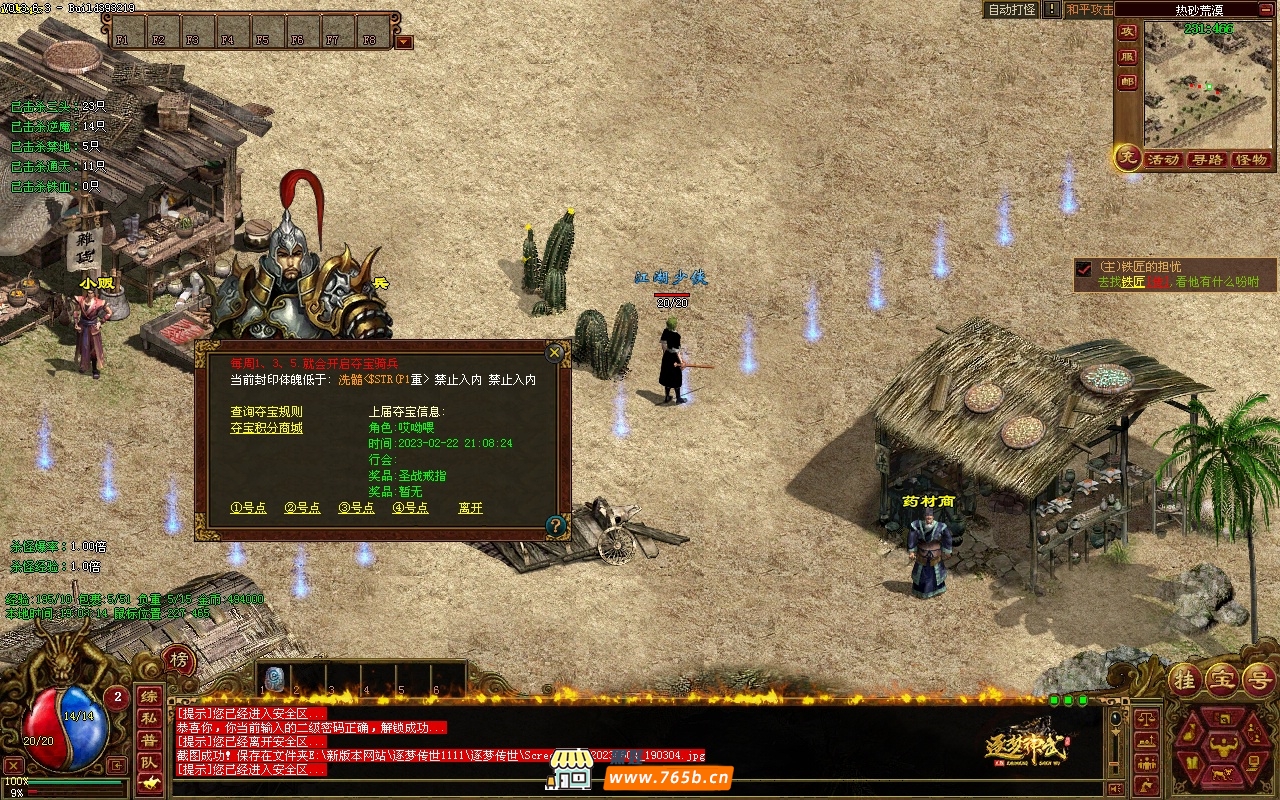Switch the 和平攻击 attack mode
The height and width of the screenshot is (800, 1280).
[1089, 9]
